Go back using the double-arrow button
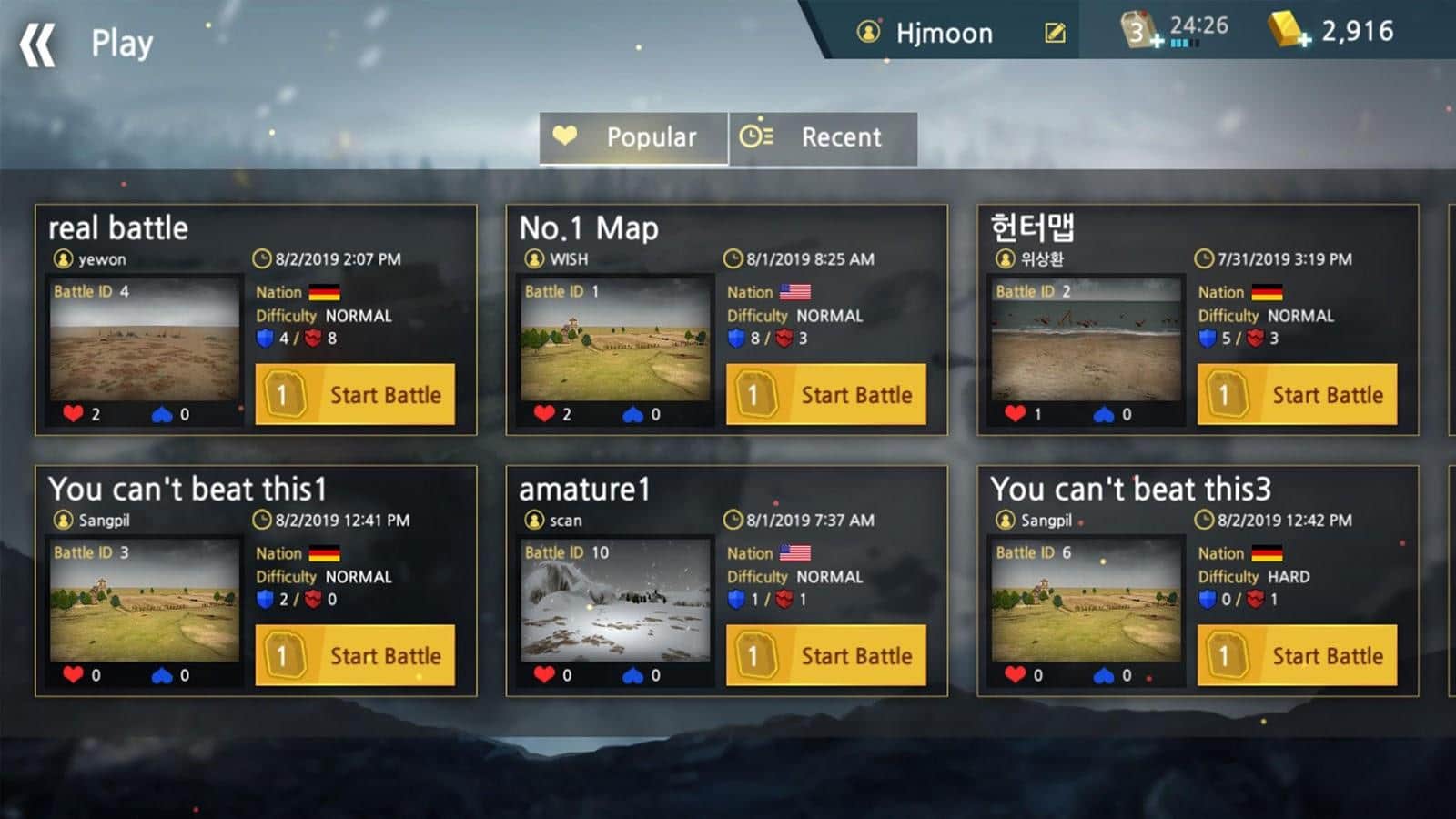The height and width of the screenshot is (819, 1456). point(38,45)
